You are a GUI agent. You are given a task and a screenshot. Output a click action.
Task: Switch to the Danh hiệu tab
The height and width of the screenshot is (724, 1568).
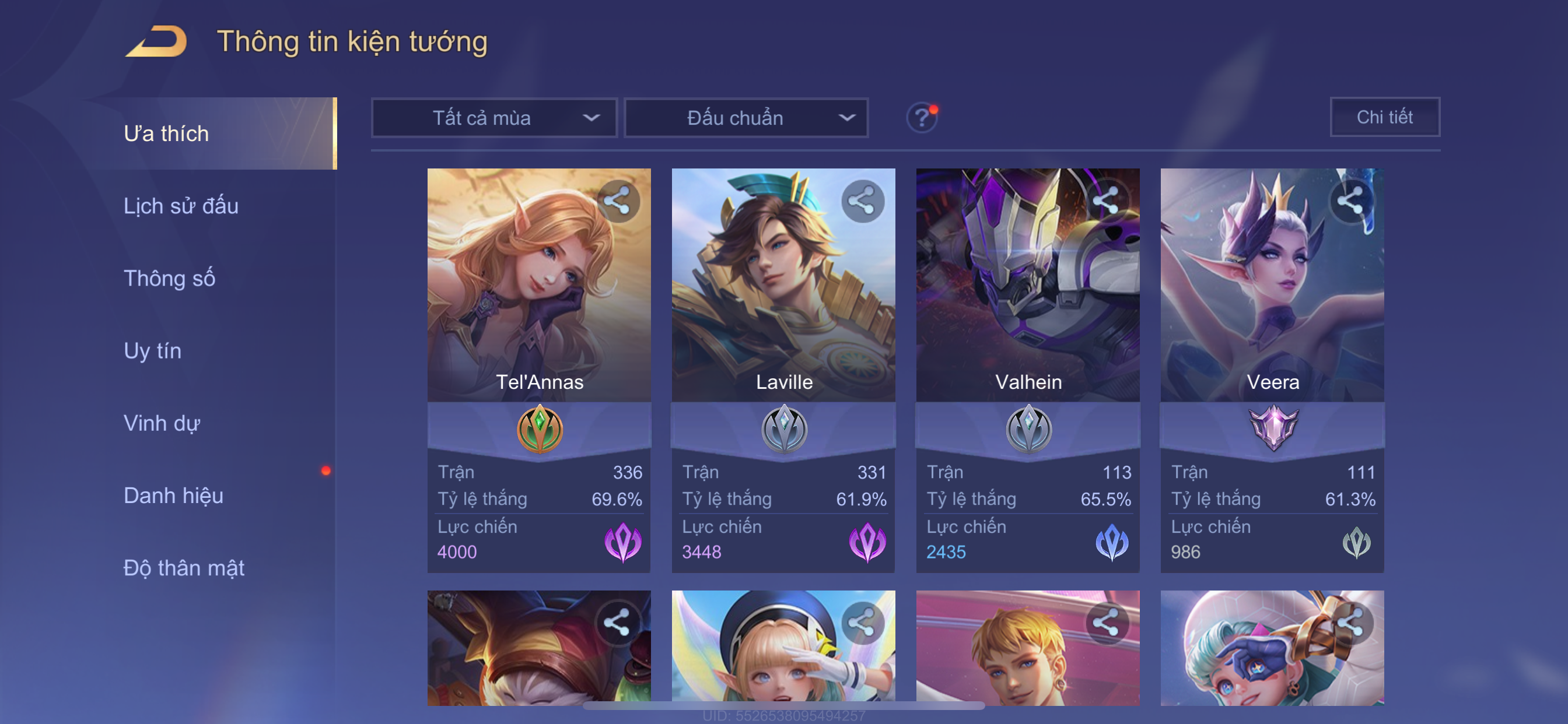pyautogui.click(x=173, y=496)
